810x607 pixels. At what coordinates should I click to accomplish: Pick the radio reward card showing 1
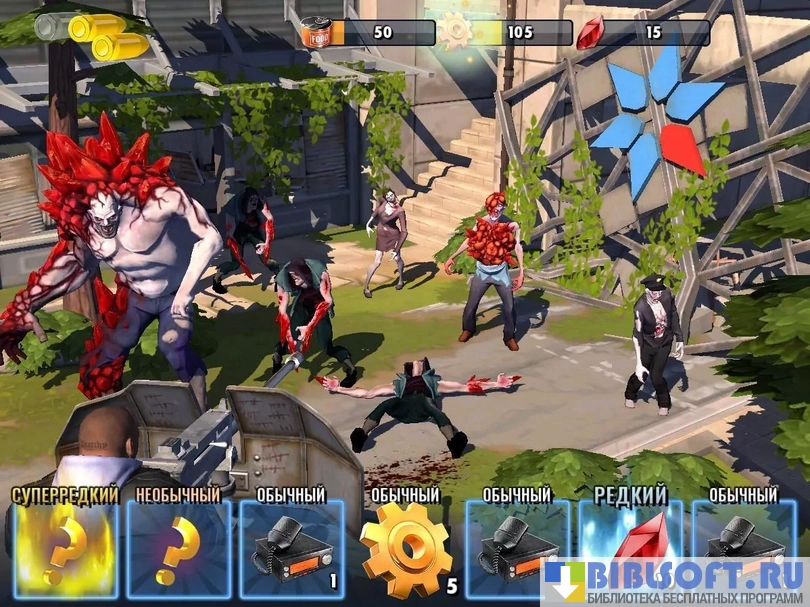coord(290,550)
